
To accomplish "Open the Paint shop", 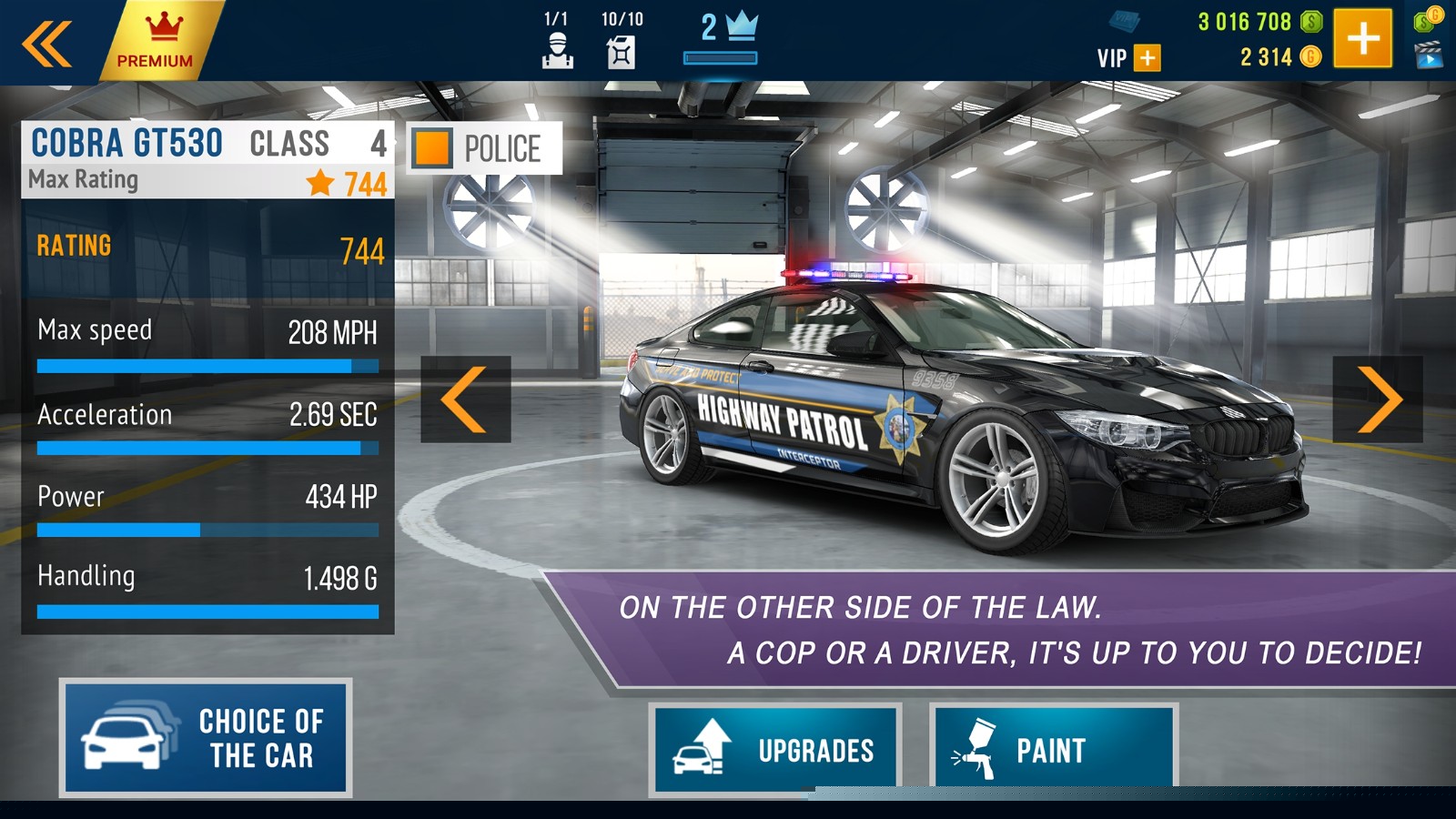I will pos(1053,749).
